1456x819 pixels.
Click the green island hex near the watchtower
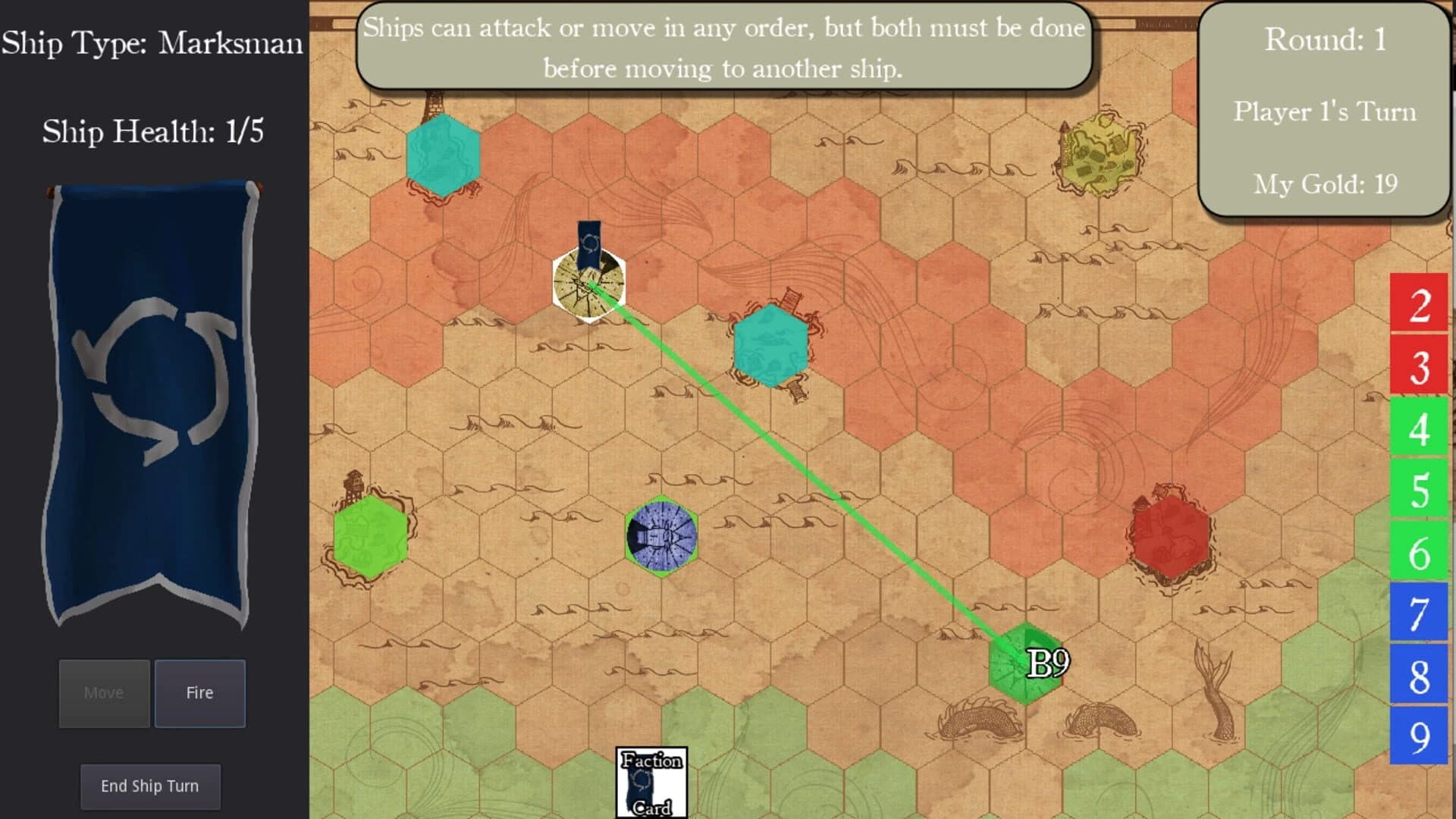click(x=371, y=537)
